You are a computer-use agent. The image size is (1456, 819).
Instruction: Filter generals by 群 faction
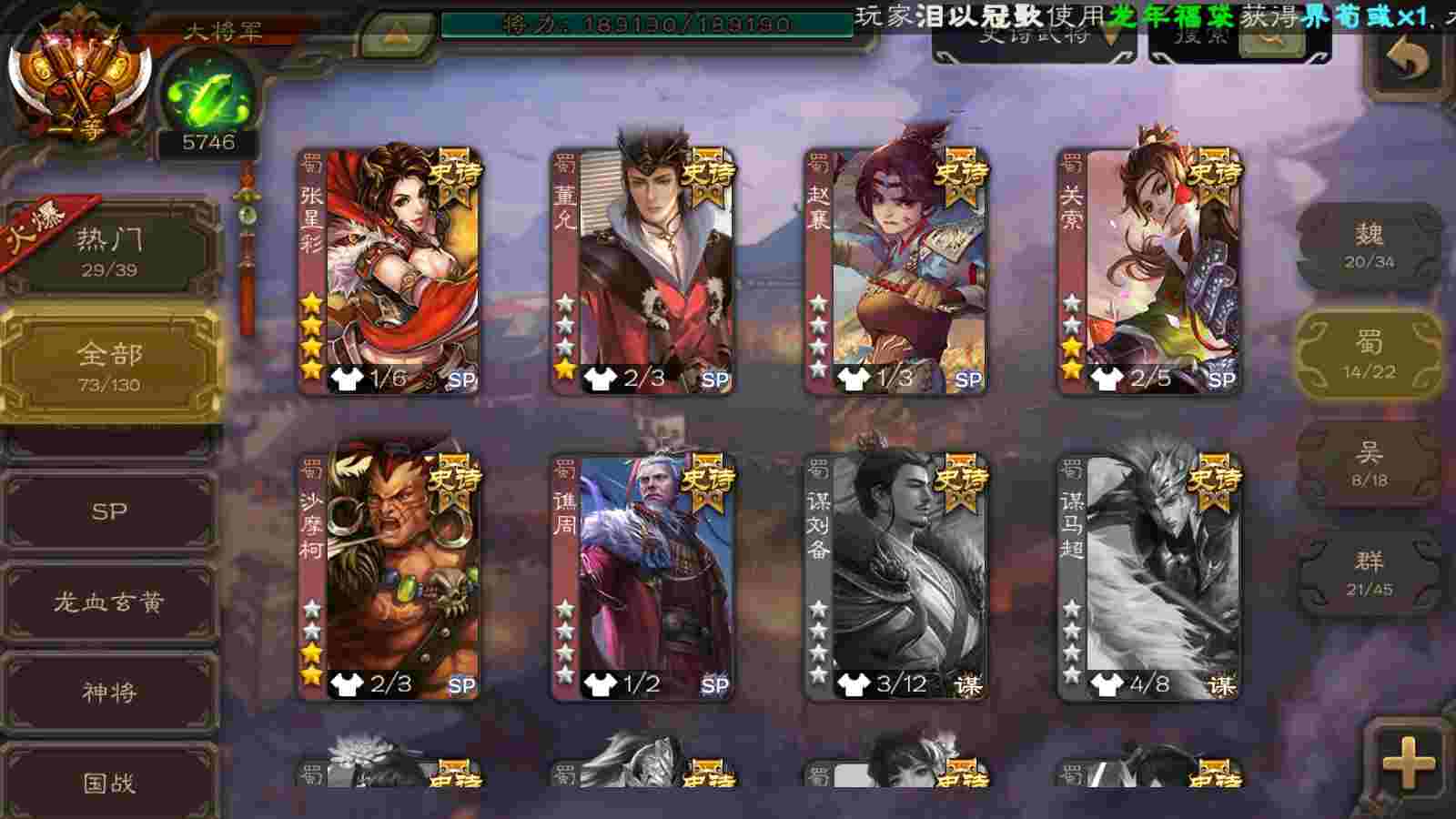pos(1369,573)
